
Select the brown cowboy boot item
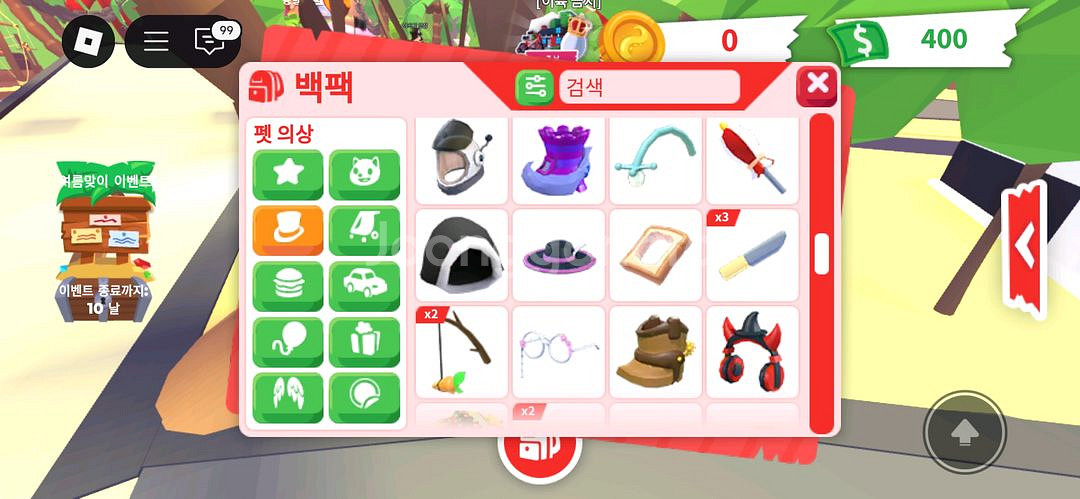pyautogui.click(x=655, y=352)
